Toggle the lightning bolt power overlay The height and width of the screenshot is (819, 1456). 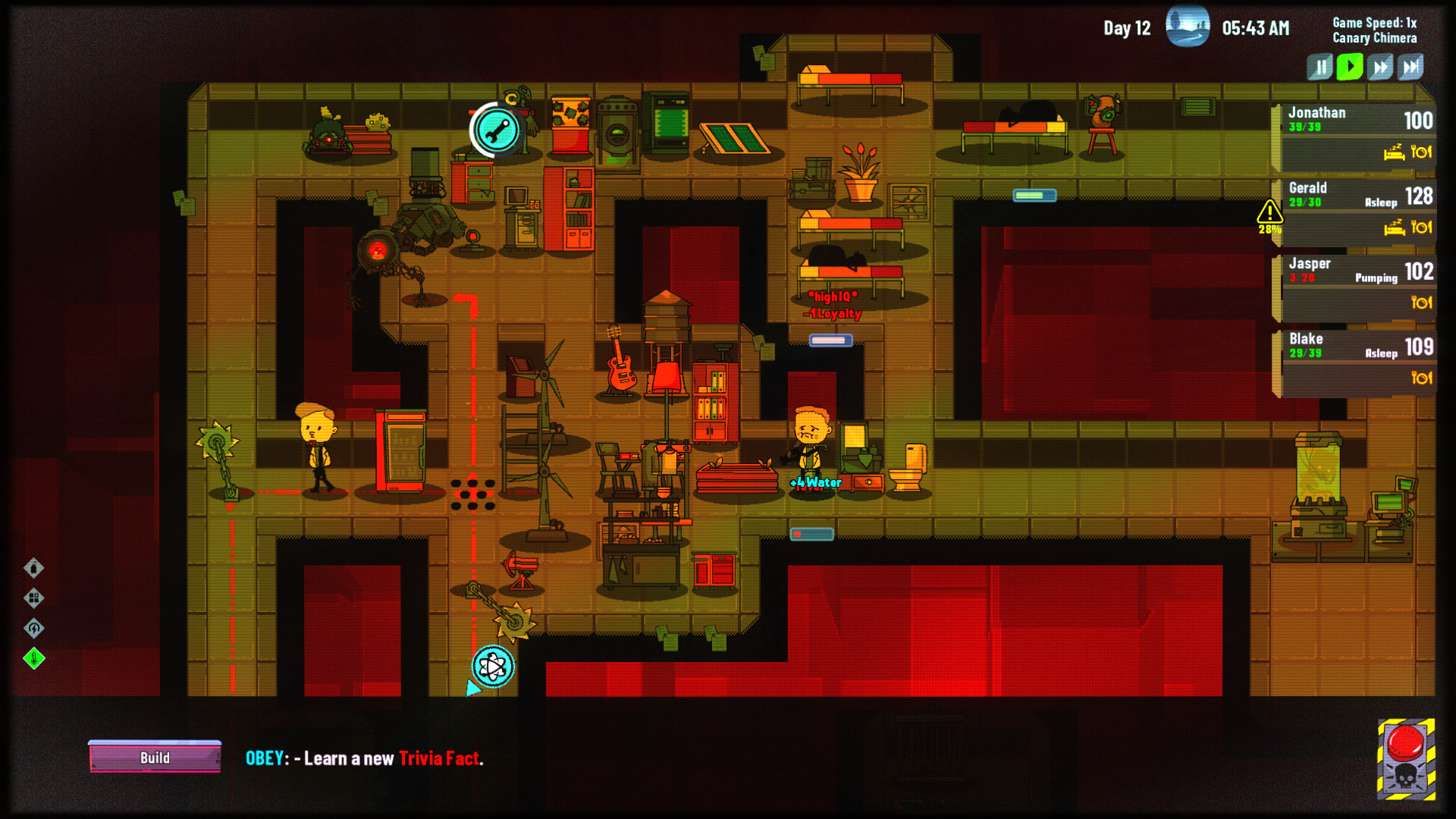(x=34, y=628)
